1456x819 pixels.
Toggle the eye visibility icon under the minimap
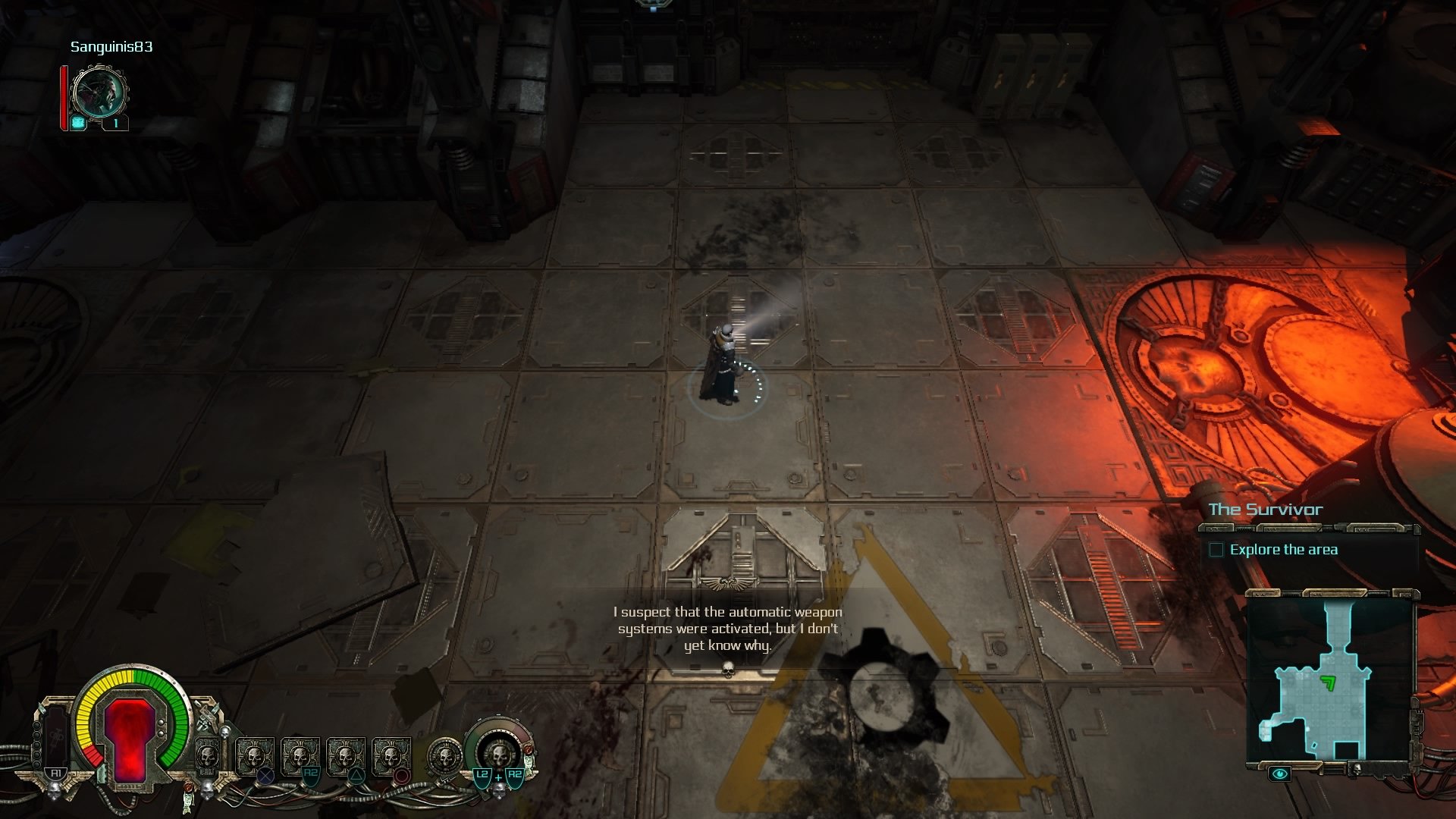click(x=1280, y=773)
